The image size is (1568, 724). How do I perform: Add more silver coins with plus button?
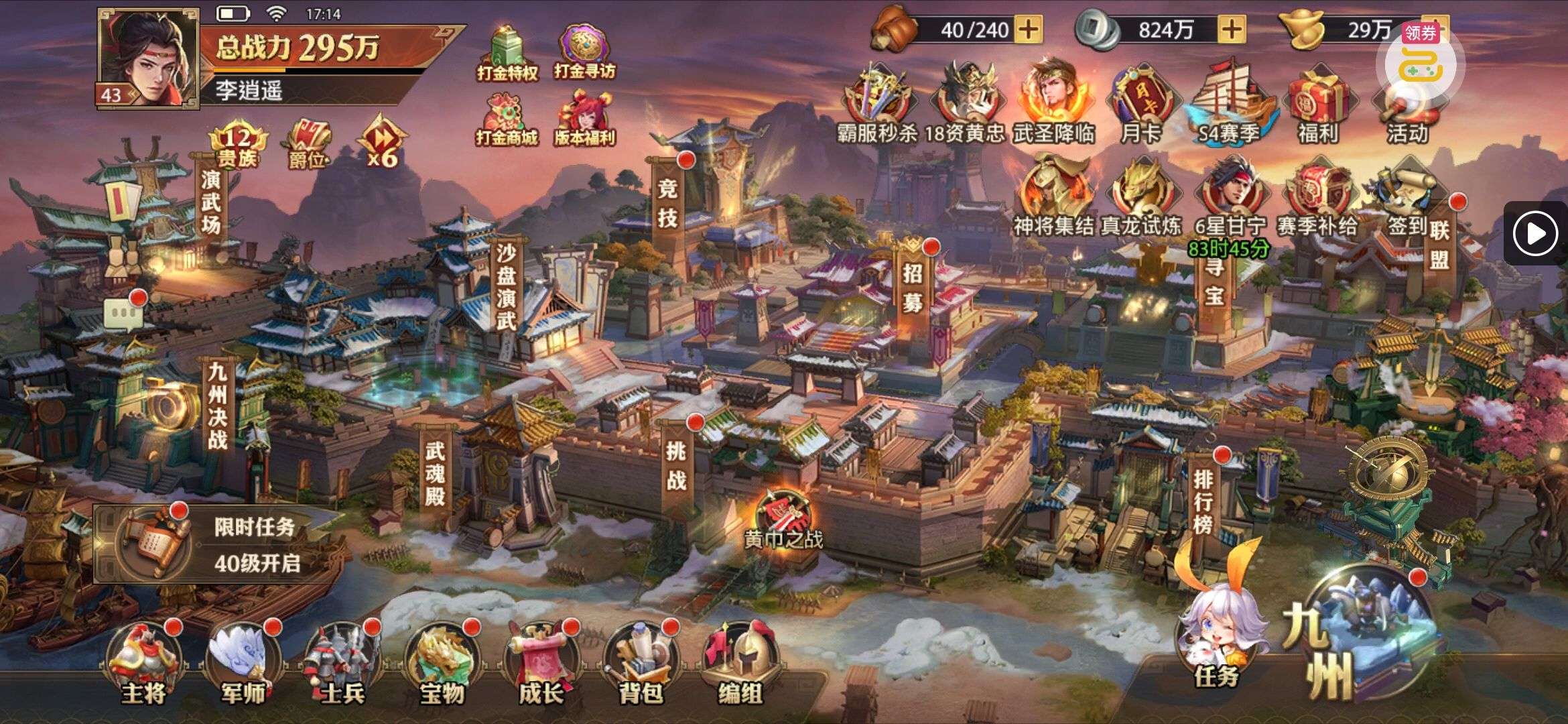click(x=1231, y=29)
